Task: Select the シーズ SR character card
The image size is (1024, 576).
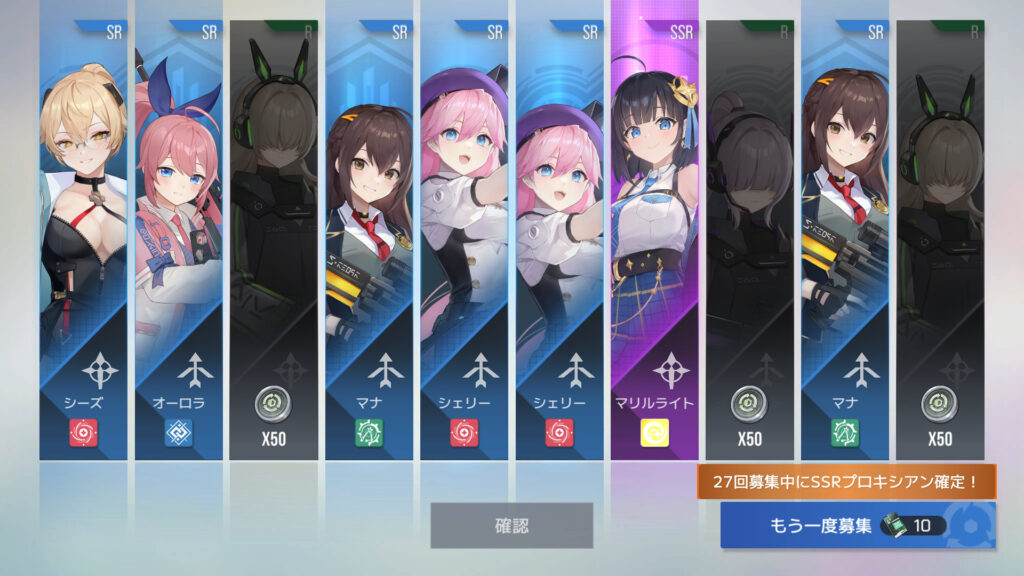Action: point(83,240)
